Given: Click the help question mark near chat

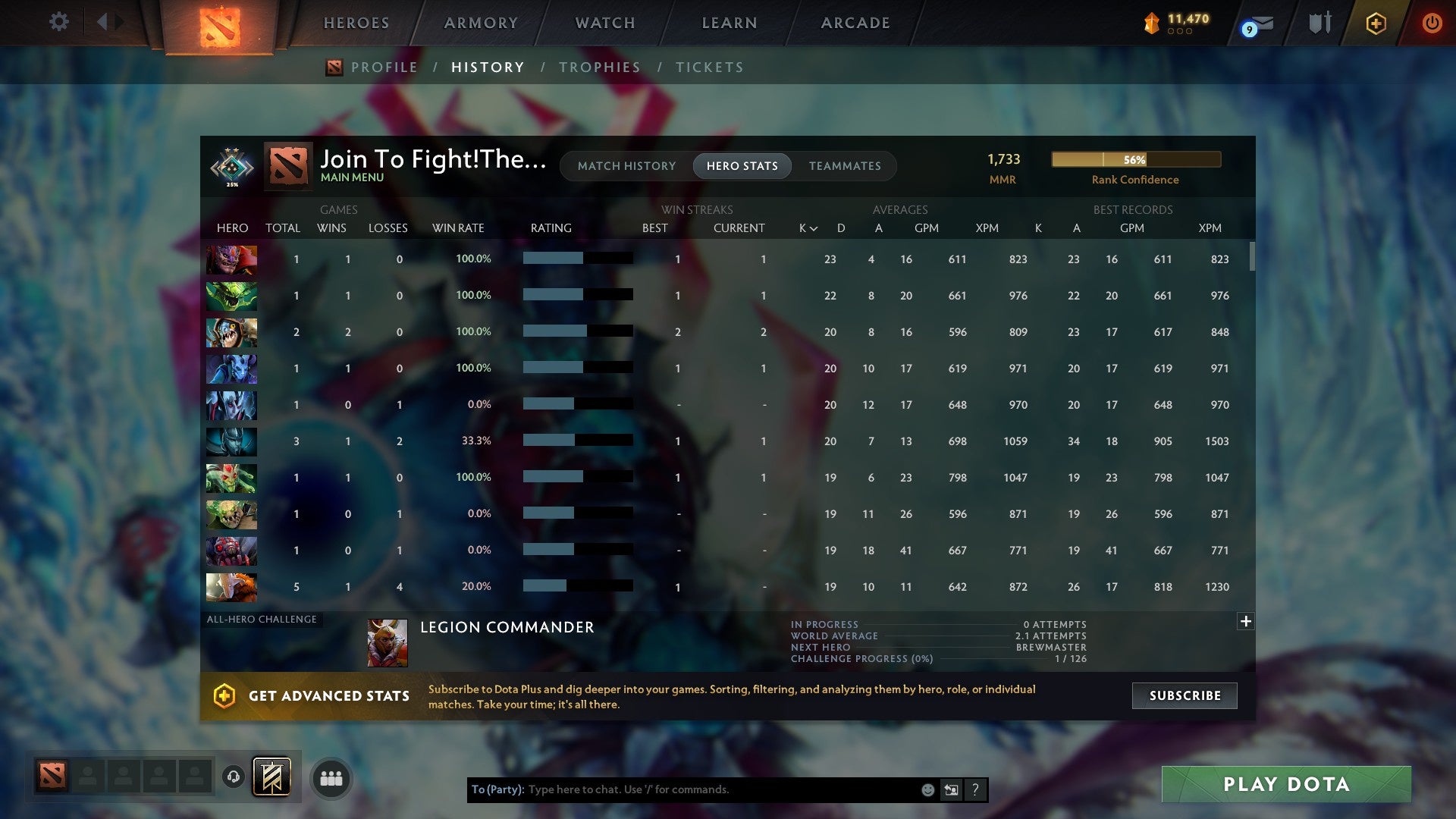Looking at the screenshot, I should tap(976, 789).
